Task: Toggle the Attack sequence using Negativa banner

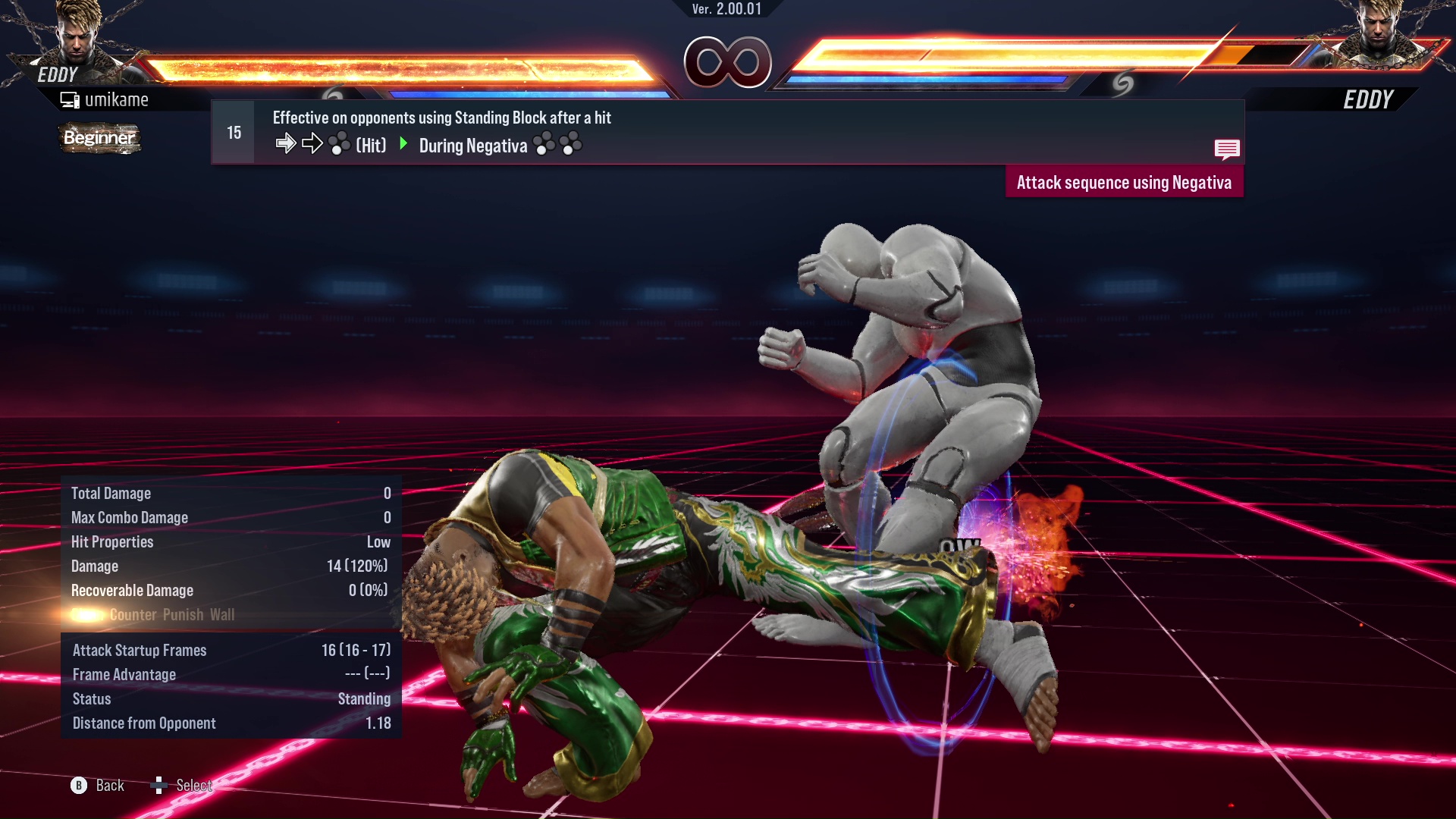Action: click(x=1125, y=181)
